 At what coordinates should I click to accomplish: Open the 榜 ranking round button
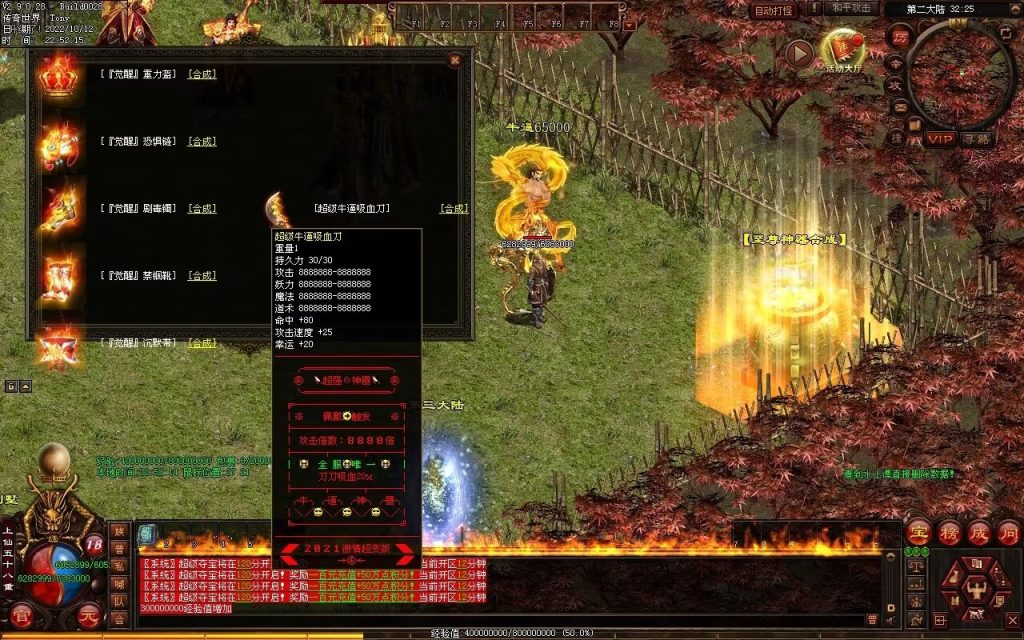pos(949,531)
